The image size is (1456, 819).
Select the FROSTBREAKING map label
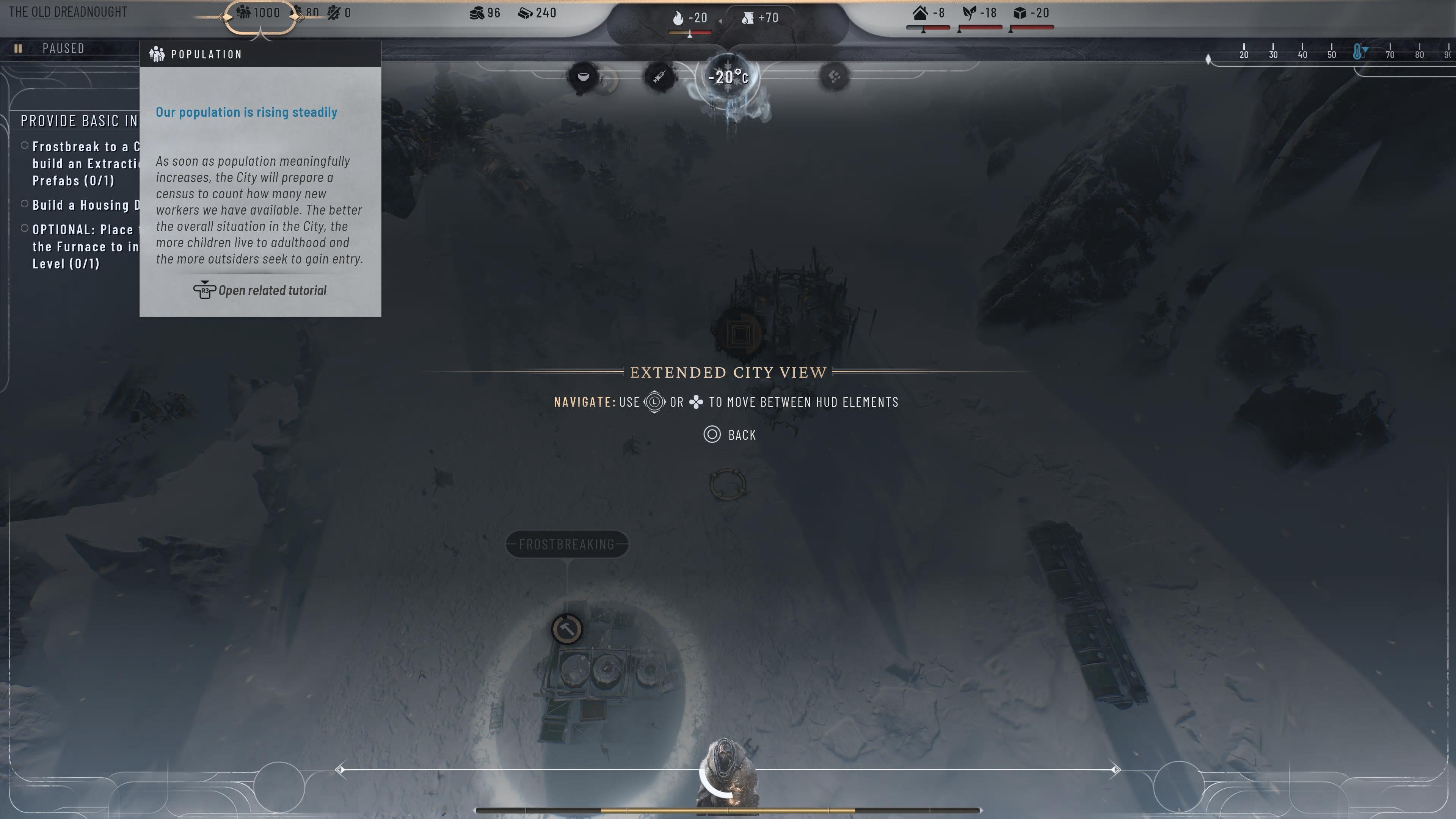point(566,544)
